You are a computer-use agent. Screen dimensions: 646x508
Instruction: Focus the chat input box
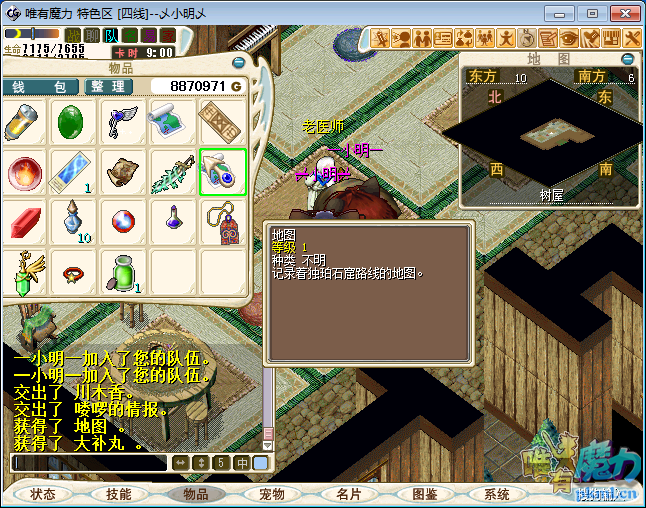tap(90, 463)
